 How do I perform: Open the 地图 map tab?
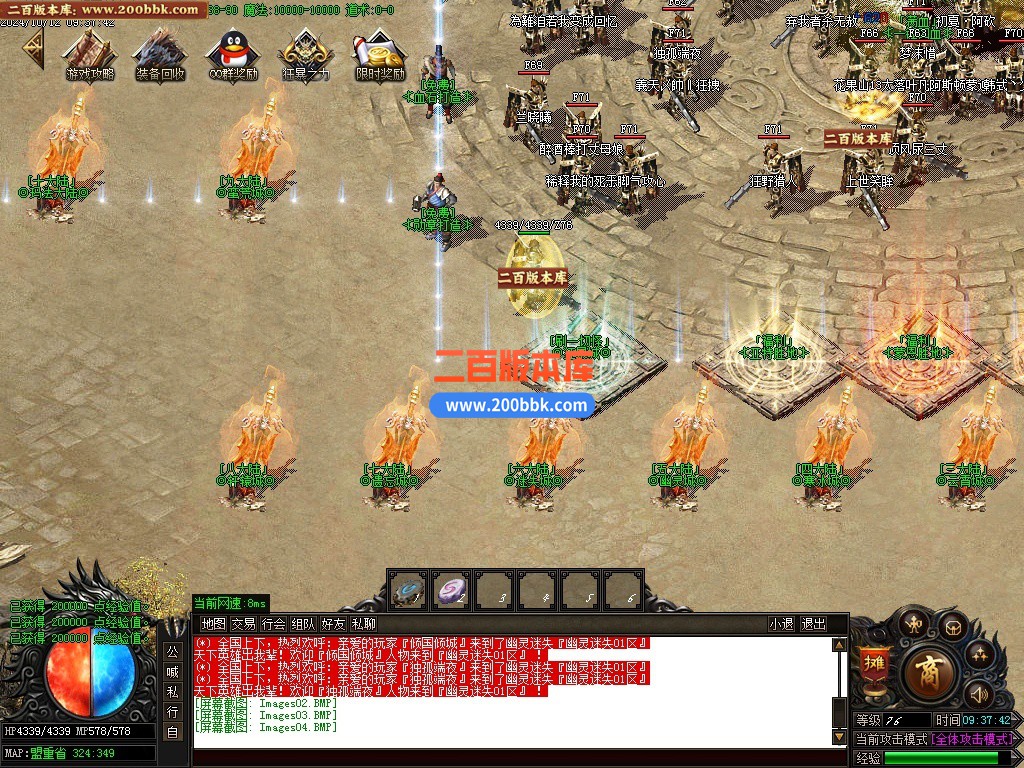click(213, 624)
